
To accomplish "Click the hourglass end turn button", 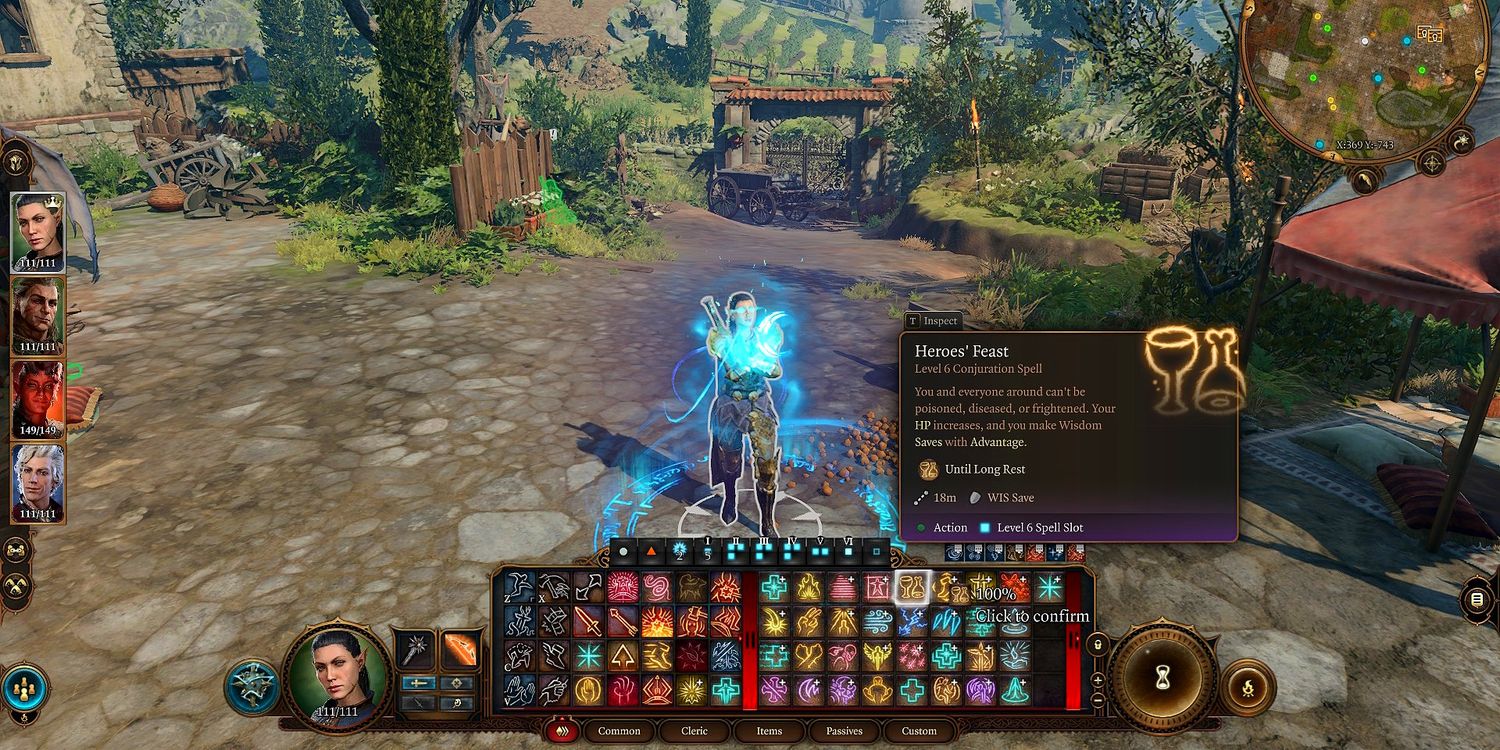I will tap(1163, 676).
